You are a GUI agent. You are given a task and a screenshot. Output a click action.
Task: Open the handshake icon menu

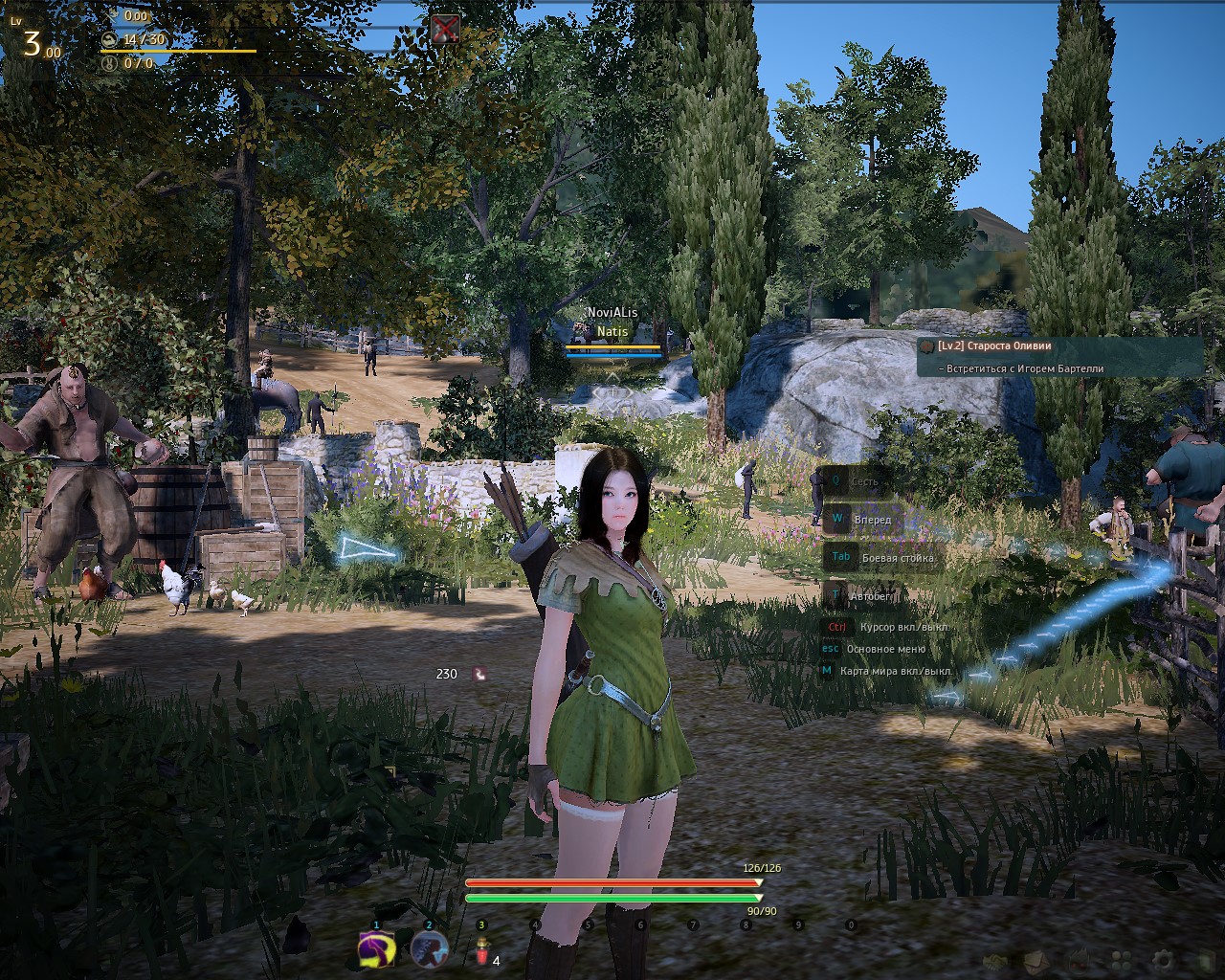994,960
